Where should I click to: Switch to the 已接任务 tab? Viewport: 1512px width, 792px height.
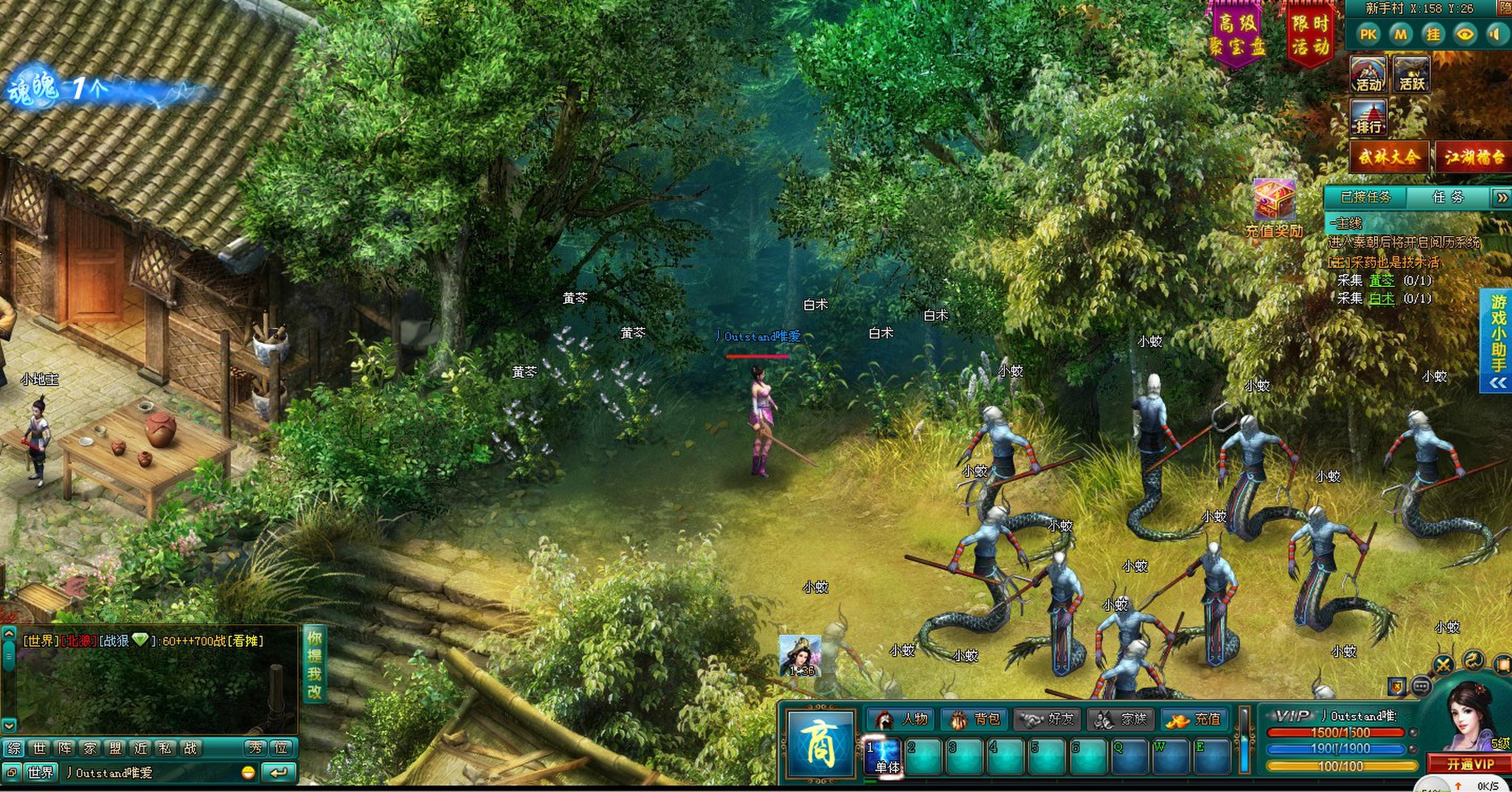click(x=1366, y=197)
